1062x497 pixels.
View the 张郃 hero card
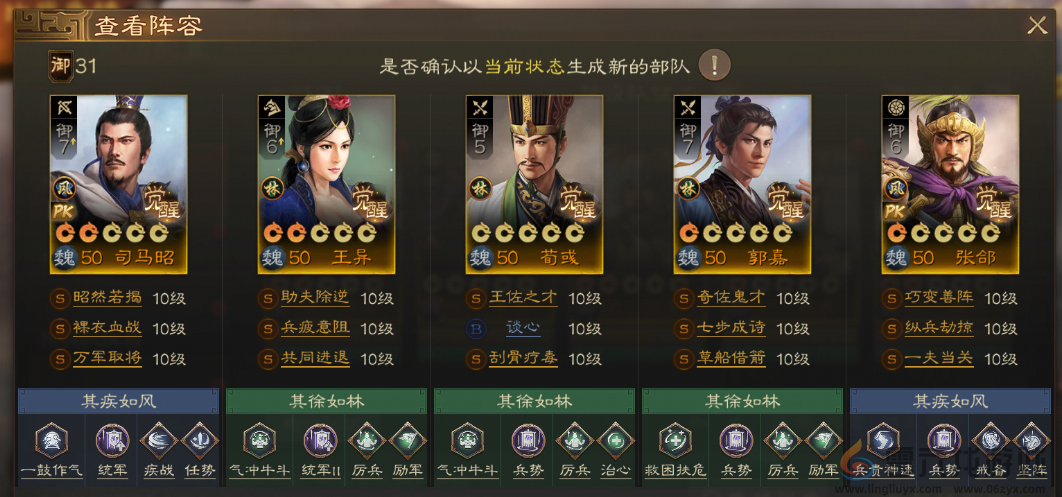coord(950,183)
